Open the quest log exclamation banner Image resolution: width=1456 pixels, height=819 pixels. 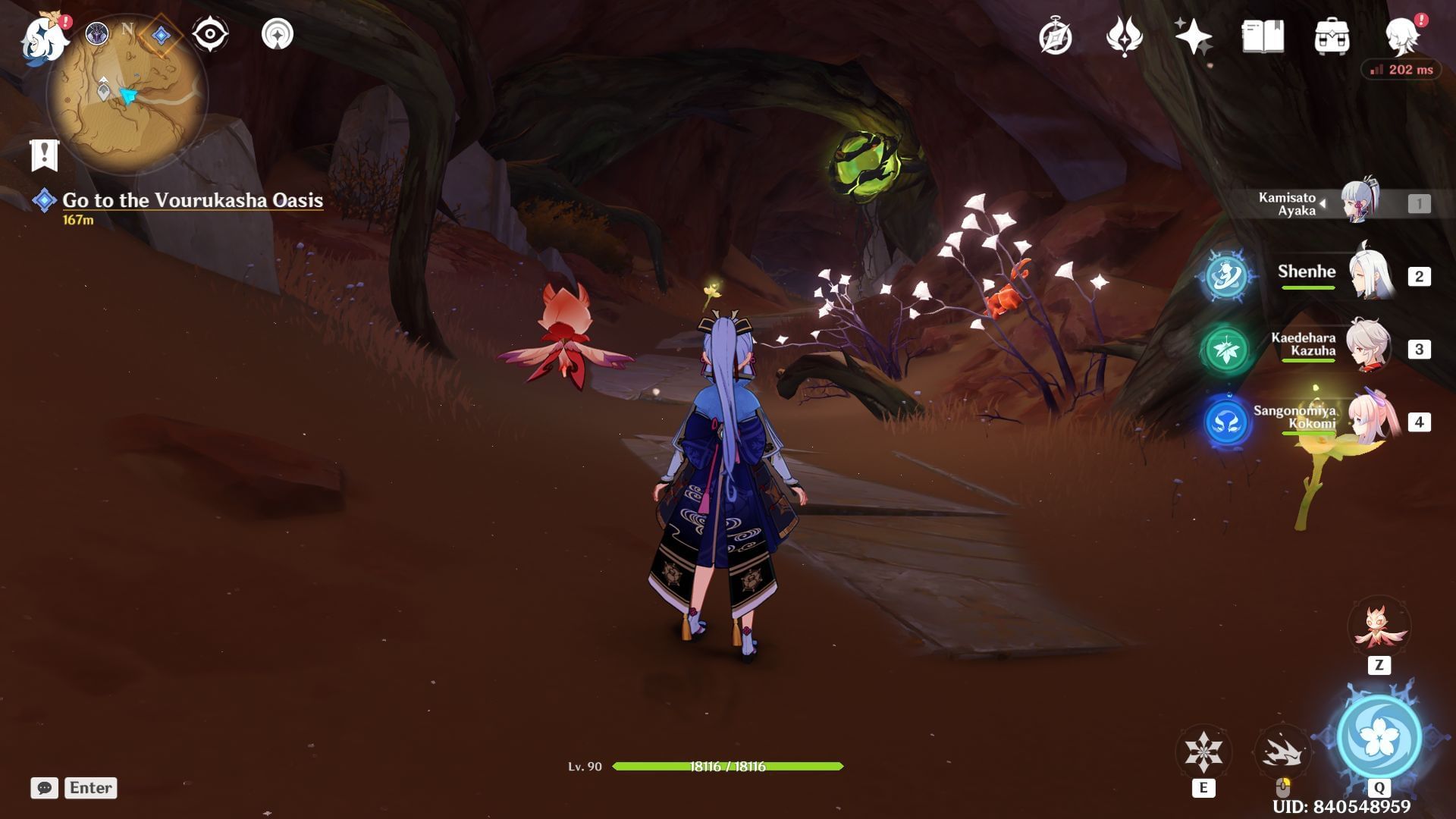45,155
